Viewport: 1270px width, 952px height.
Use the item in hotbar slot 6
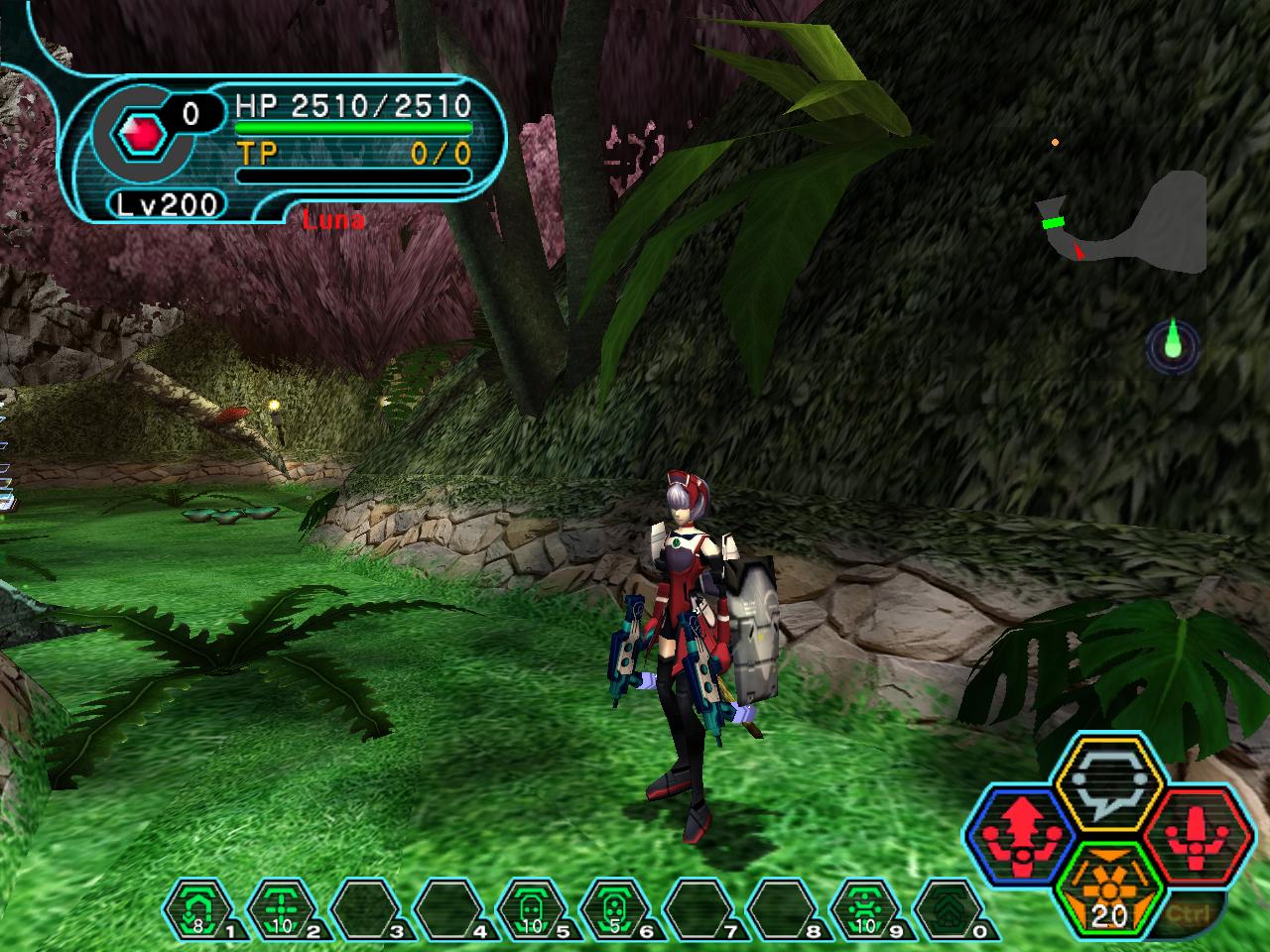pos(614,907)
